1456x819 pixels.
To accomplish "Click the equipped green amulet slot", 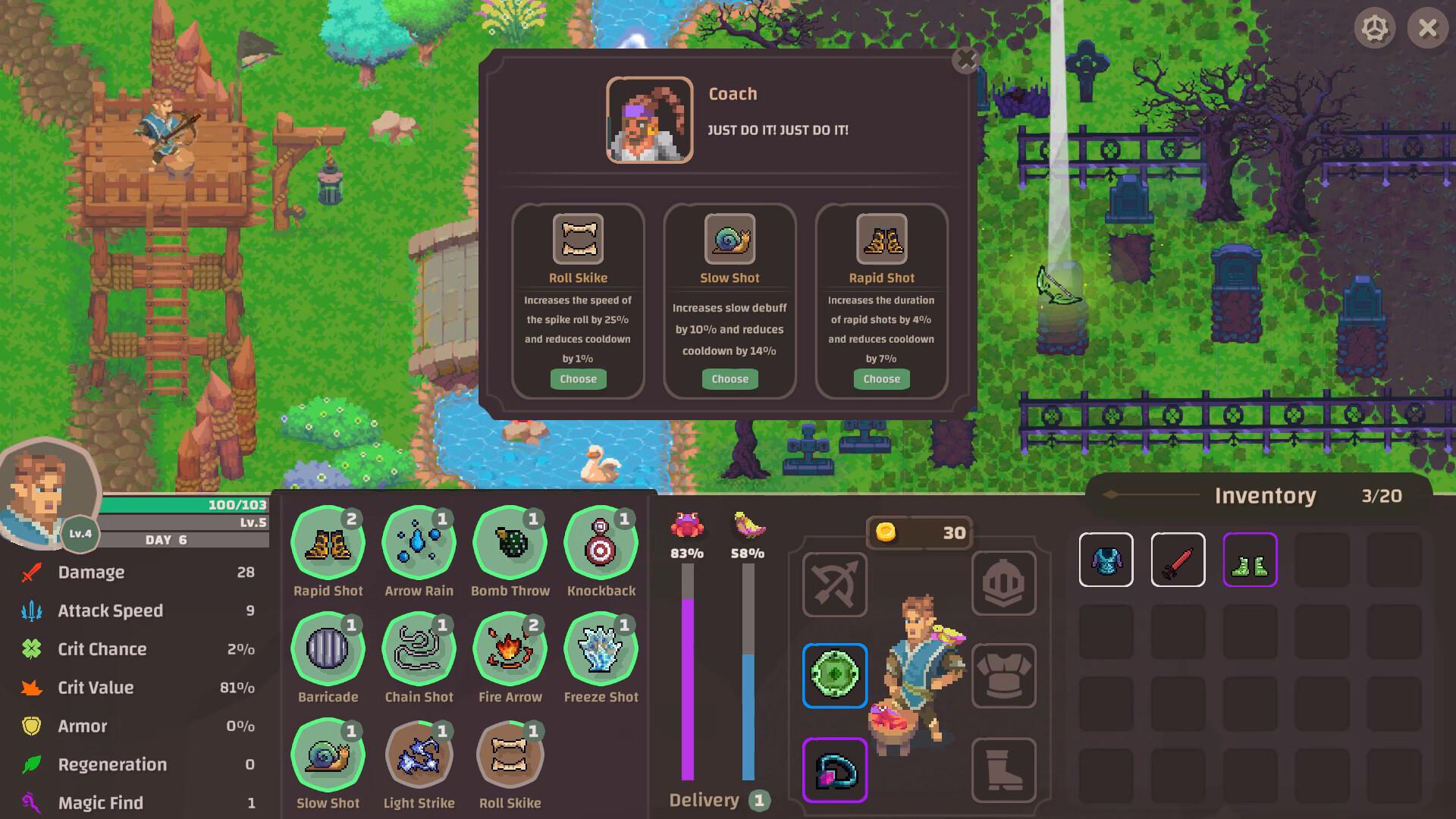I will pyautogui.click(x=834, y=675).
